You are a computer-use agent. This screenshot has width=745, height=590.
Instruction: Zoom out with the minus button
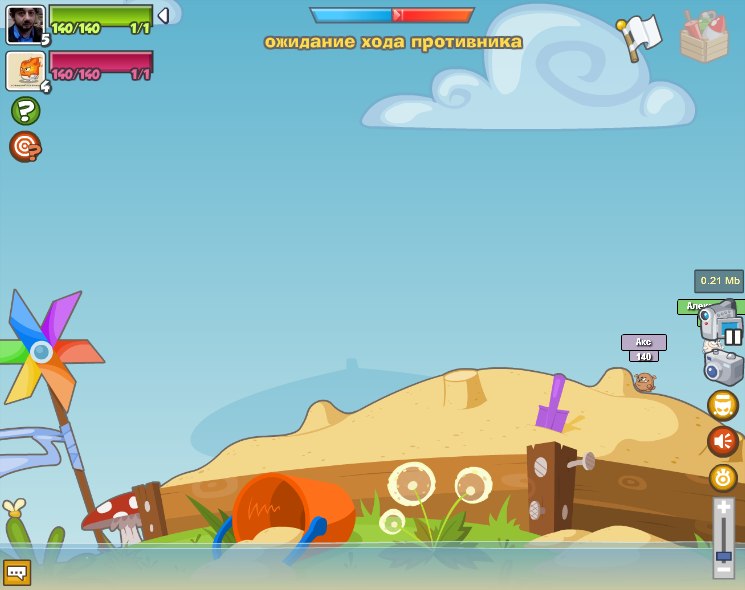[x=723, y=568]
